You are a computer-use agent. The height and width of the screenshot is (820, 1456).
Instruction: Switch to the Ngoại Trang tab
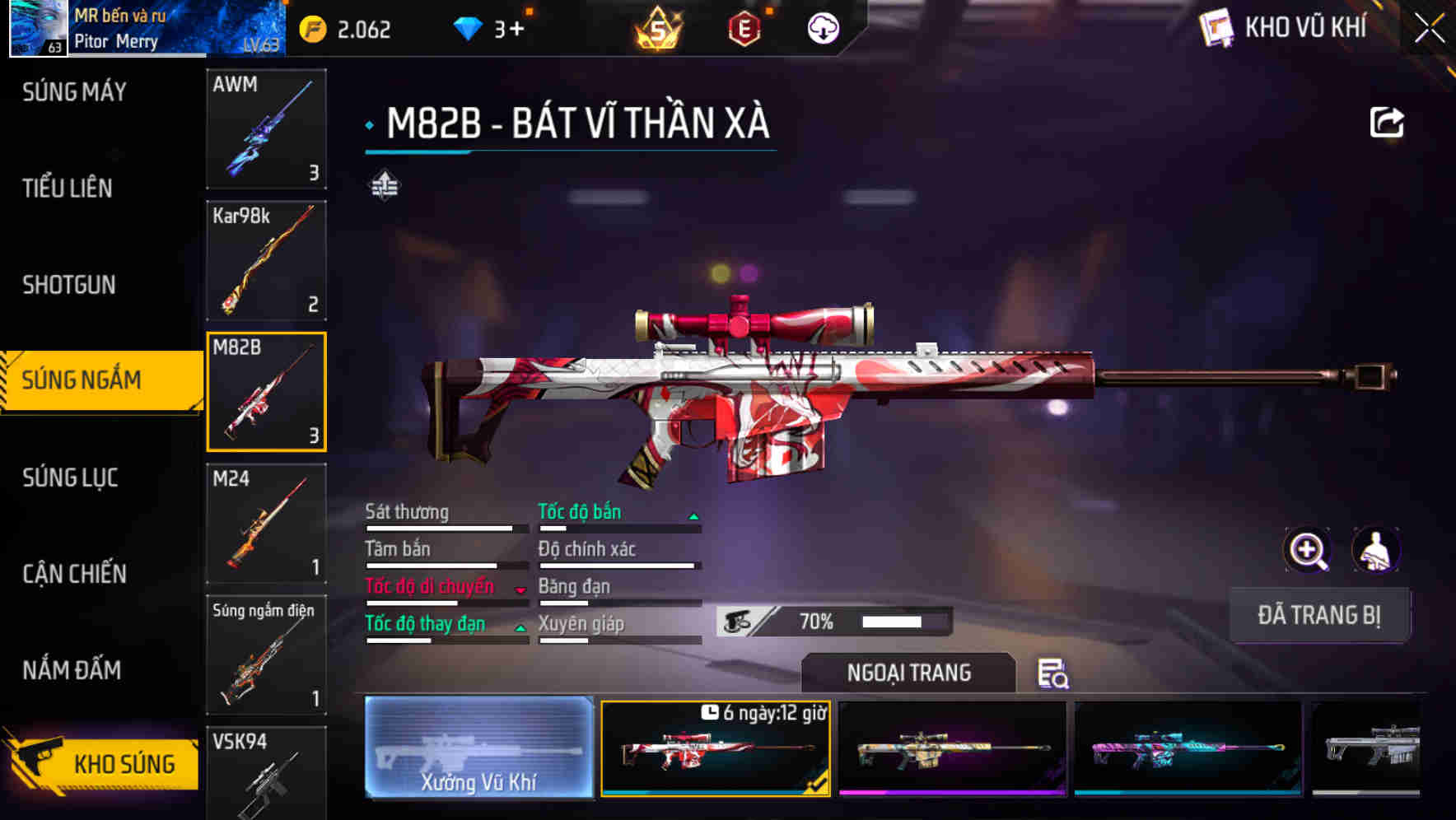pos(910,673)
